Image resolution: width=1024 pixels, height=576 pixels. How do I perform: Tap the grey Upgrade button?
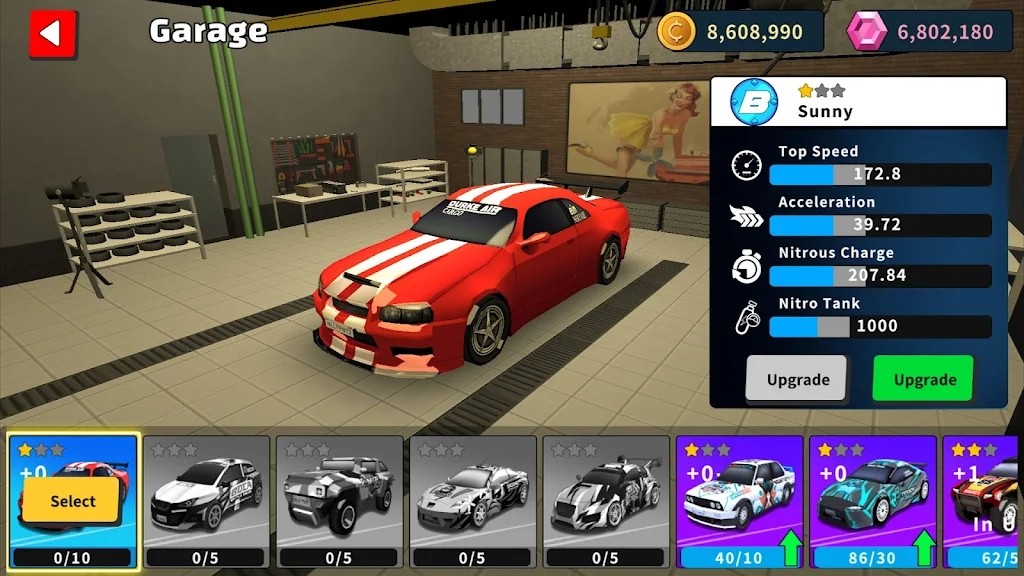coord(797,379)
